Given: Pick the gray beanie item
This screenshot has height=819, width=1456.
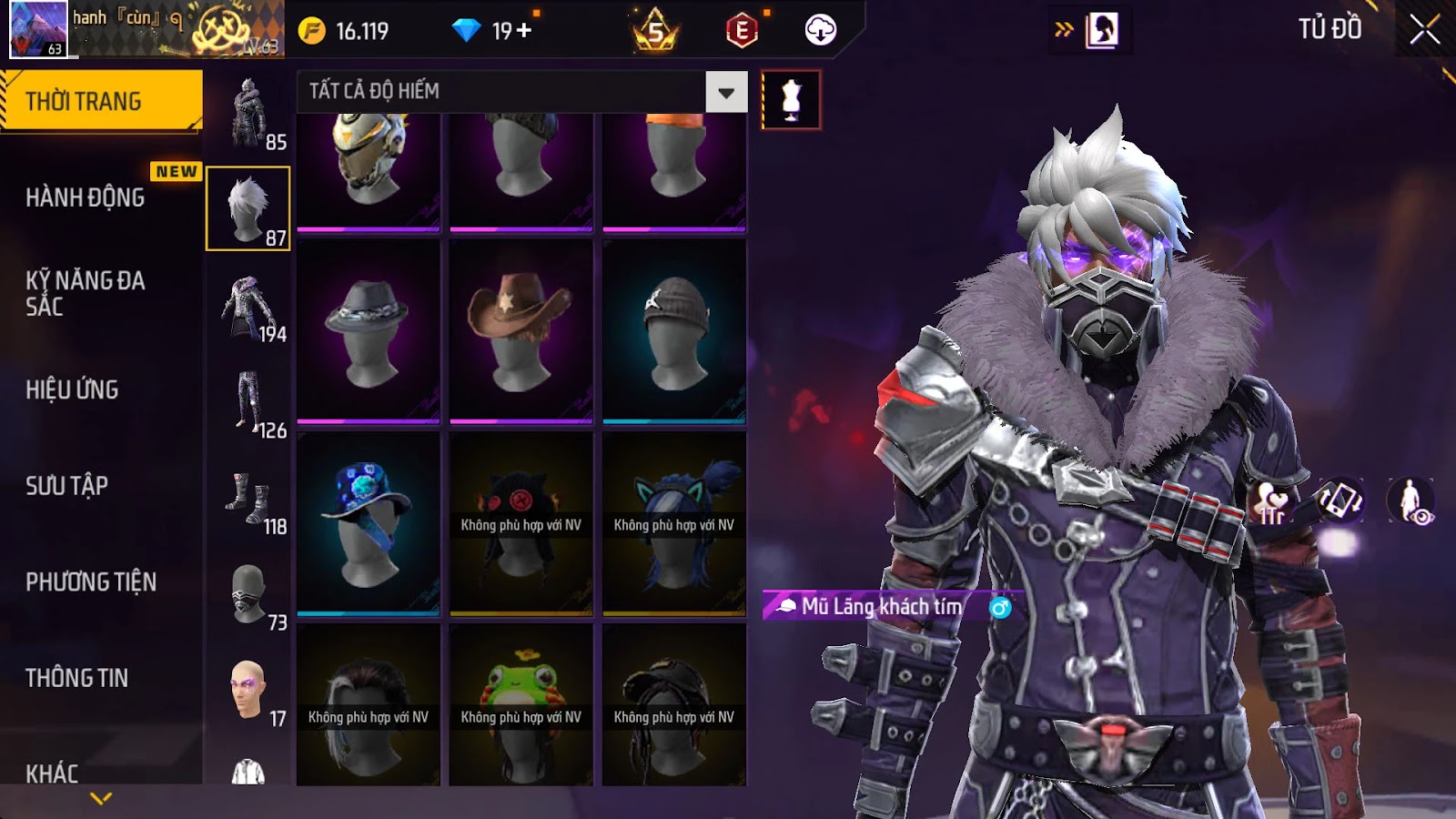Looking at the screenshot, I should pos(673,331).
